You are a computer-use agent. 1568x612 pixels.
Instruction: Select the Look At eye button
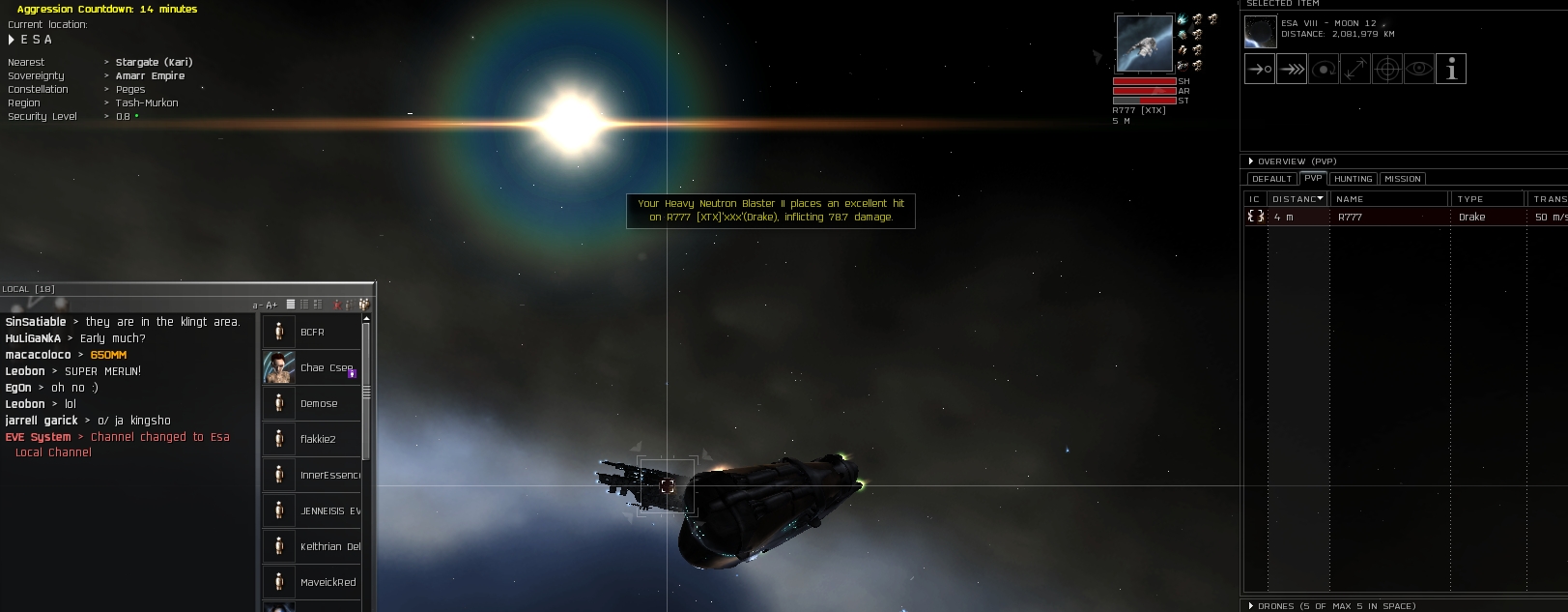(1419, 69)
